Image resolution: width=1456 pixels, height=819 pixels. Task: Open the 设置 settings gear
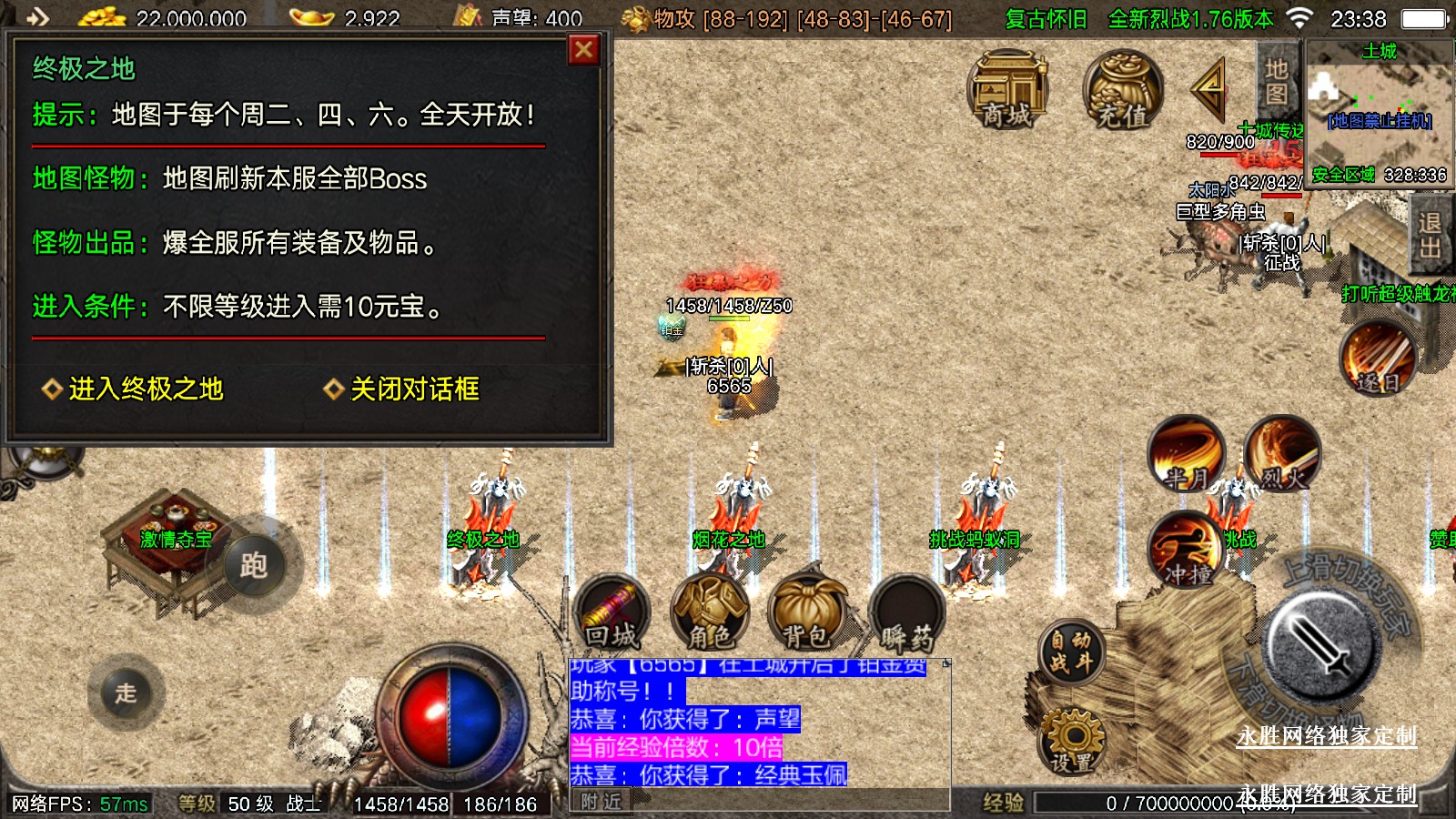point(1073,741)
